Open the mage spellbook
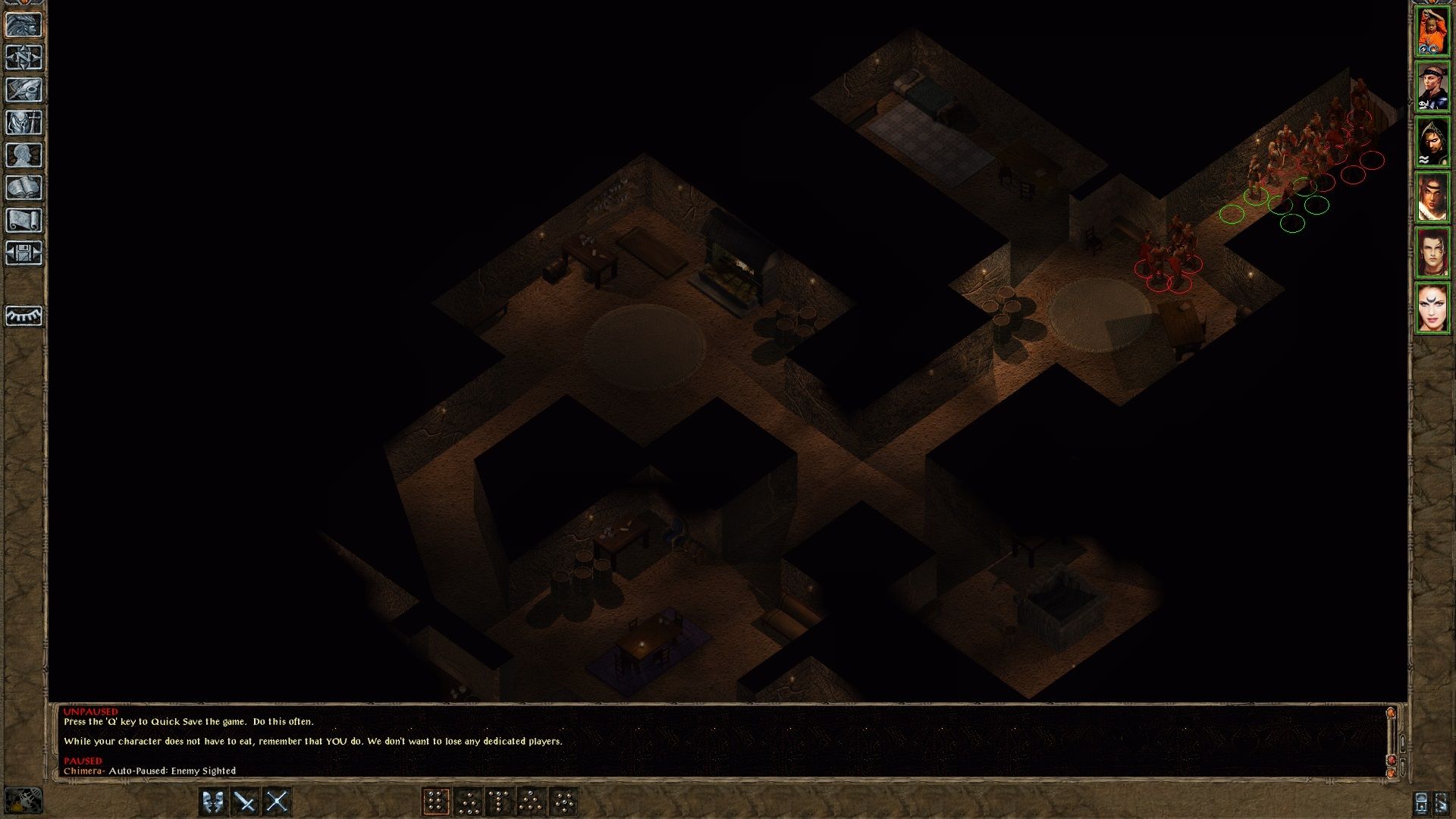Viewport: 1456px width, 819px height. 24,188
